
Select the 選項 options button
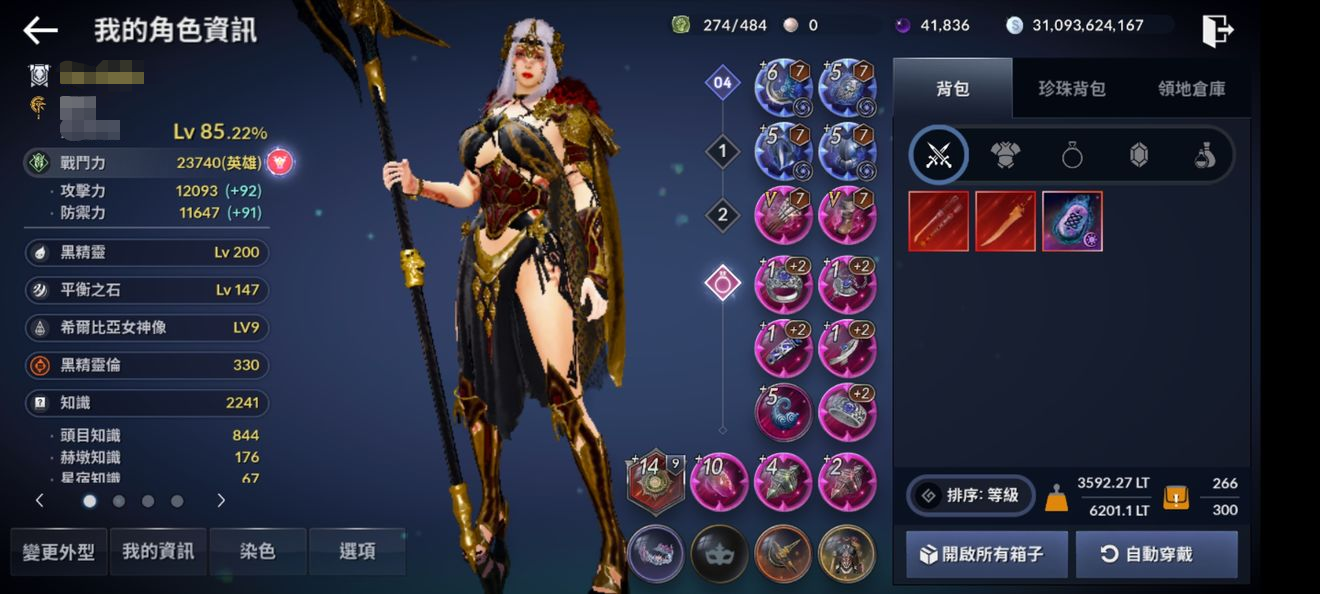tap(357, 551)
